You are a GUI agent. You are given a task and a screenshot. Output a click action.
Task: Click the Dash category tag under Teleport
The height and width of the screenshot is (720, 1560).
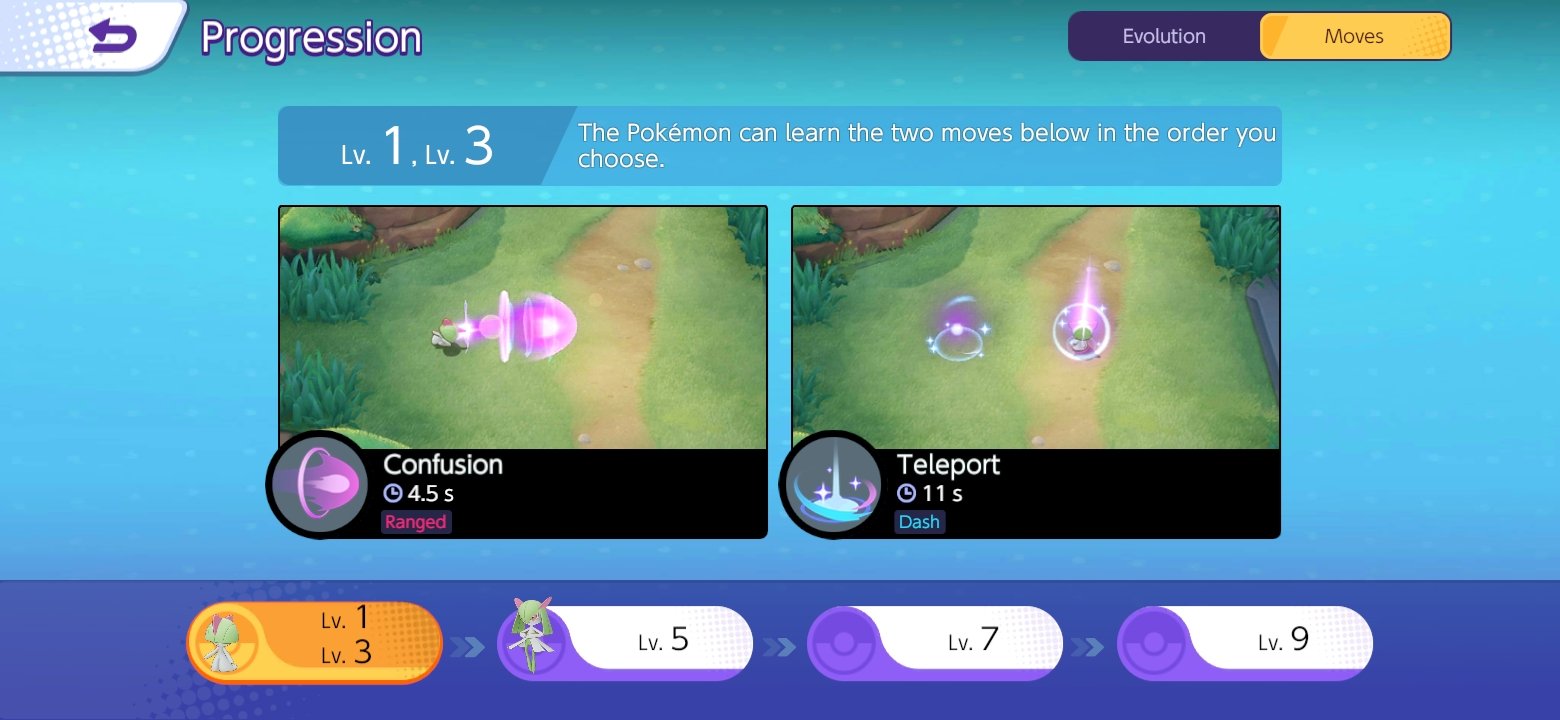tap(919, 521)
